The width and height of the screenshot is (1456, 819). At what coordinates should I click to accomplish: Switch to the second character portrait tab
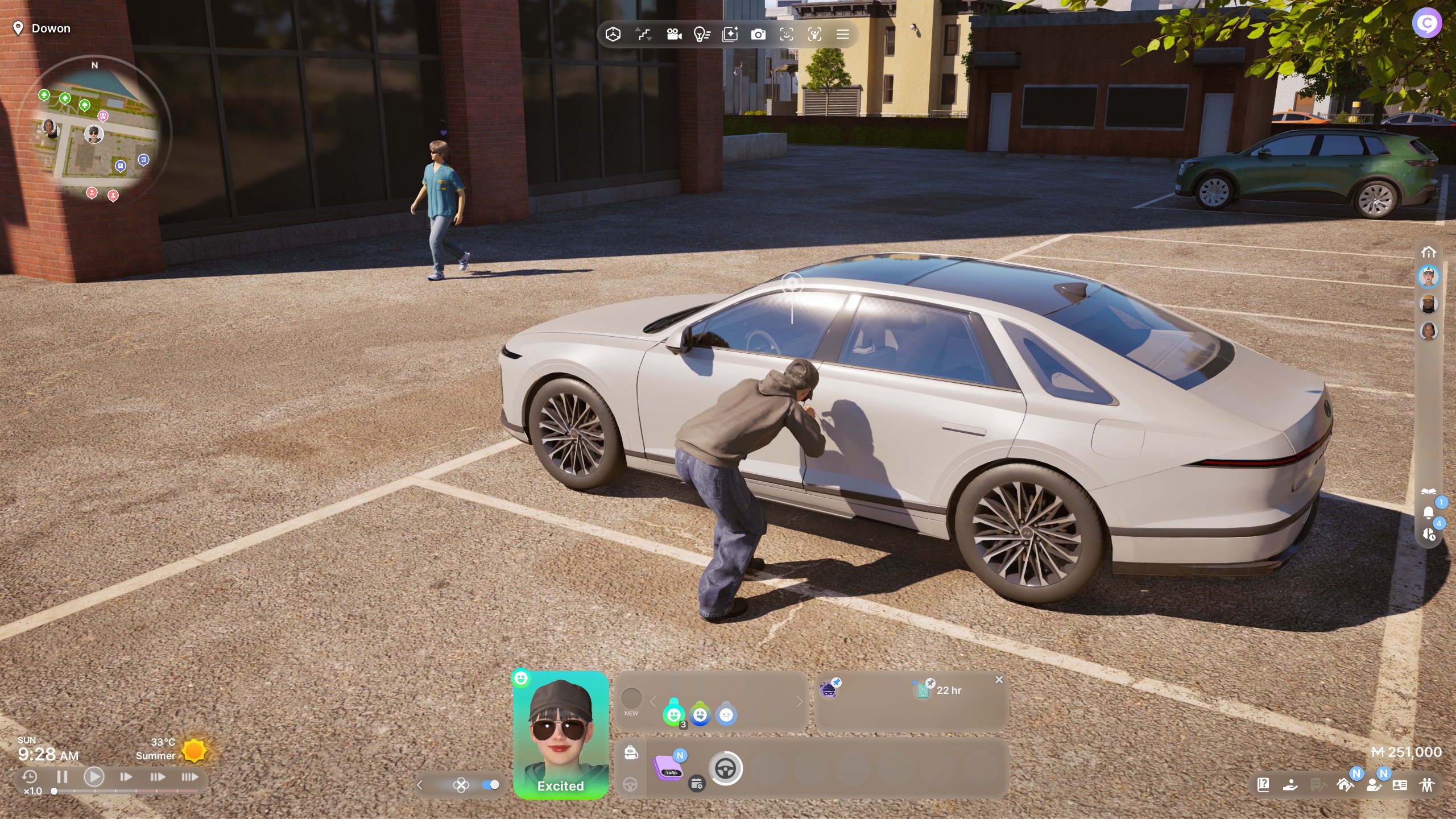point(1429,304)
